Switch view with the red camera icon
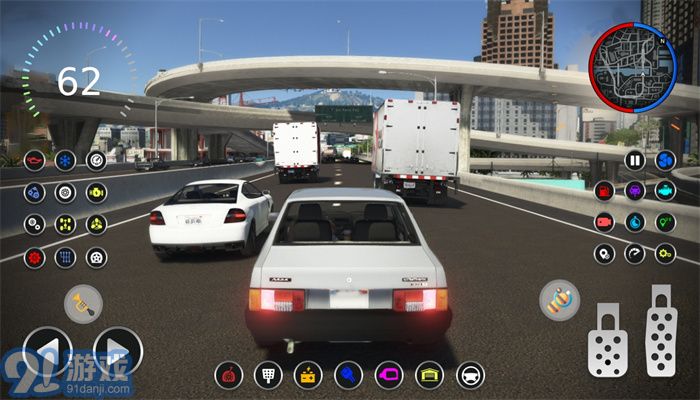Screen dimensions: 700x400 (x=604, y=222)
